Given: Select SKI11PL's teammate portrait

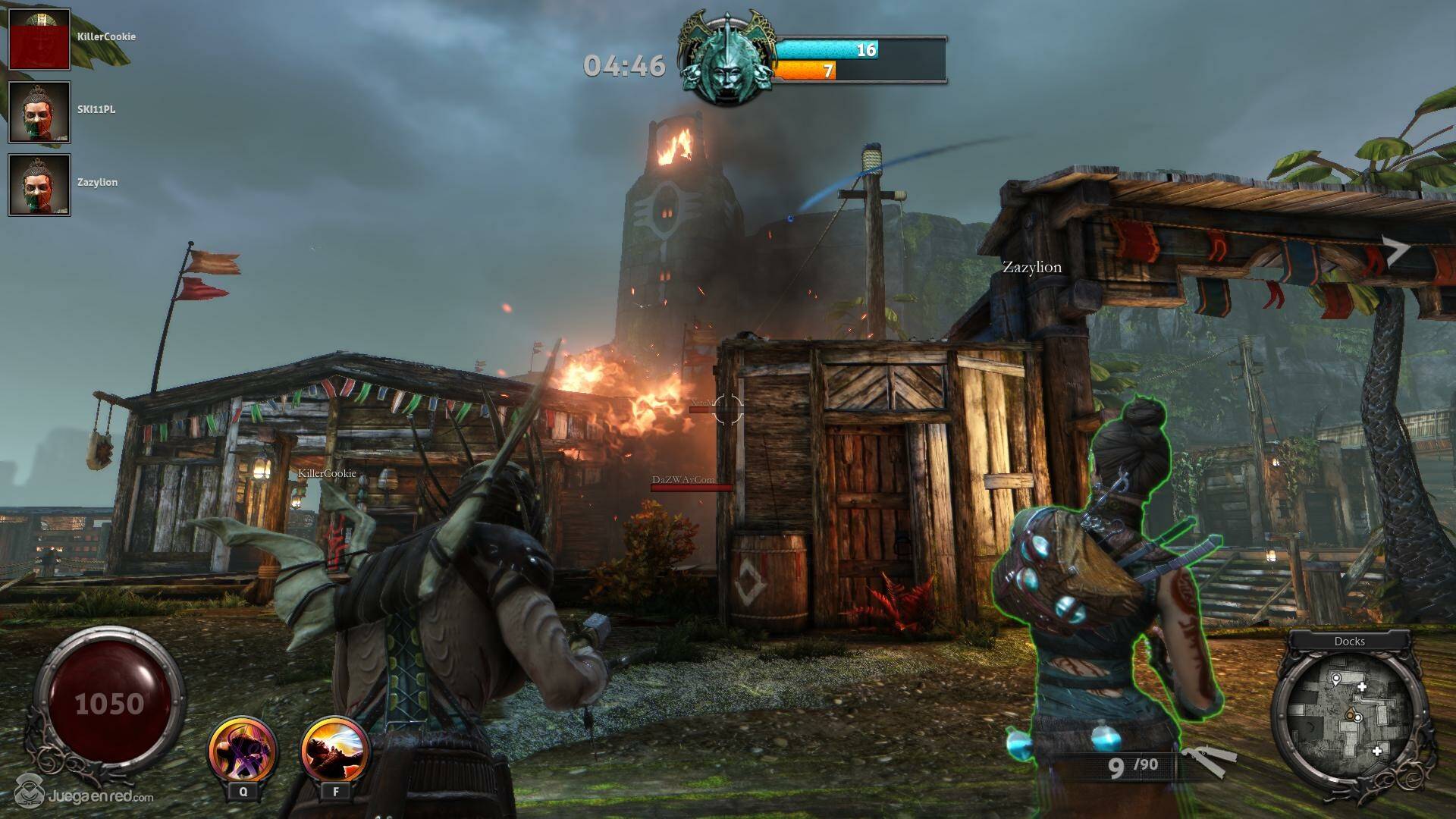Looking at the screenshot, I should [x=39, y=112].
